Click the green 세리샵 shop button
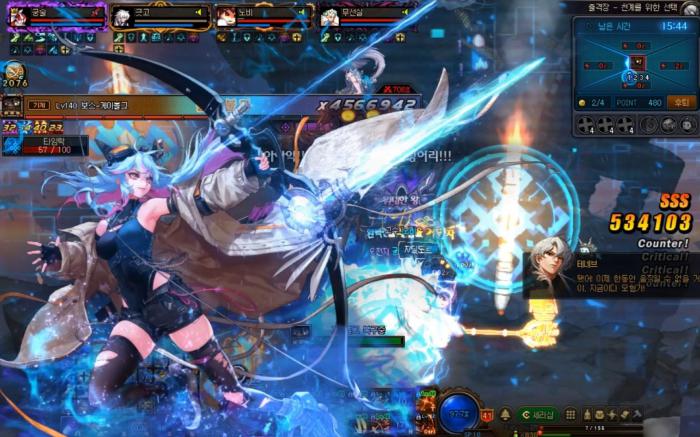 539,414
